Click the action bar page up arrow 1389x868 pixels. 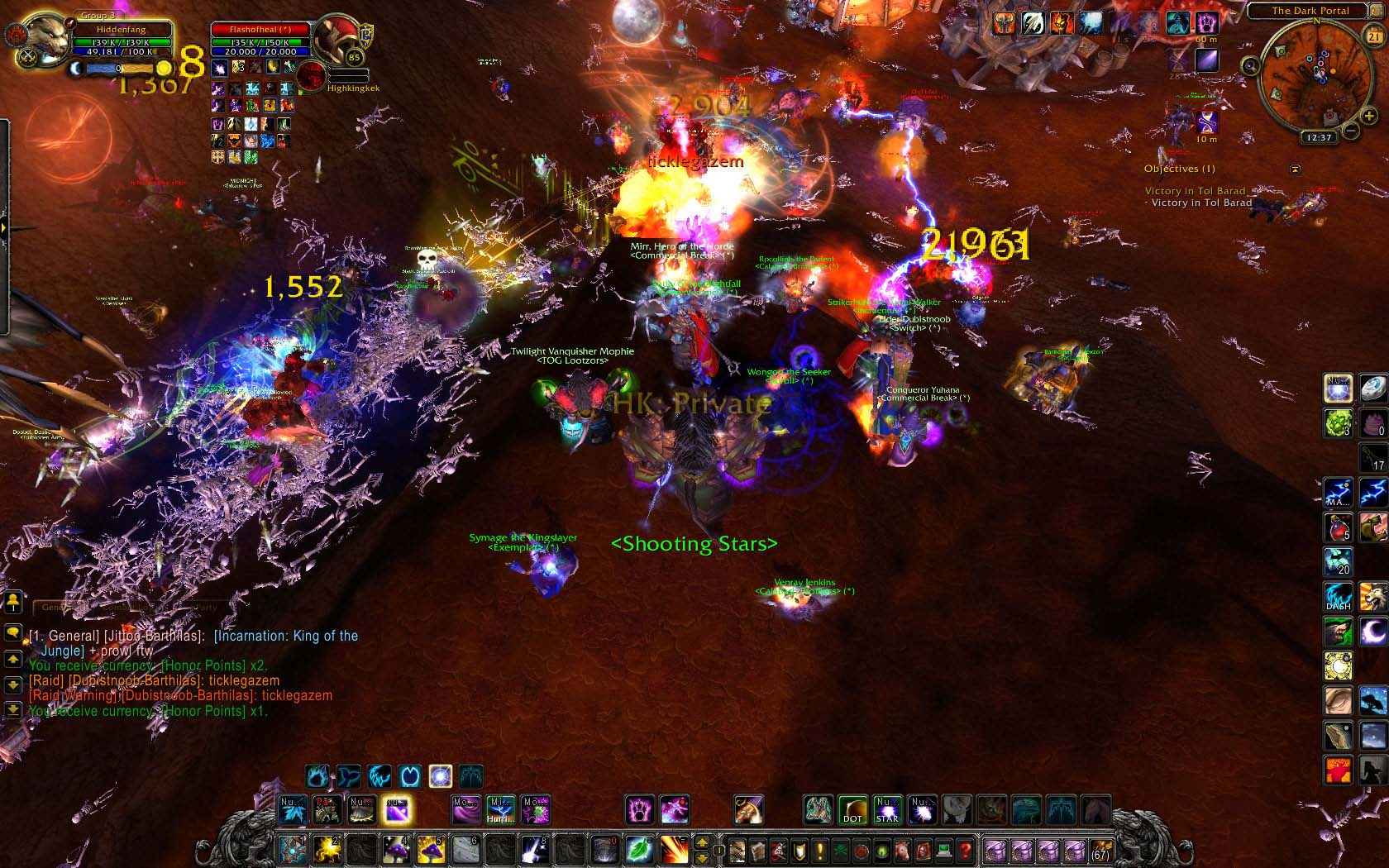[702, 842]
